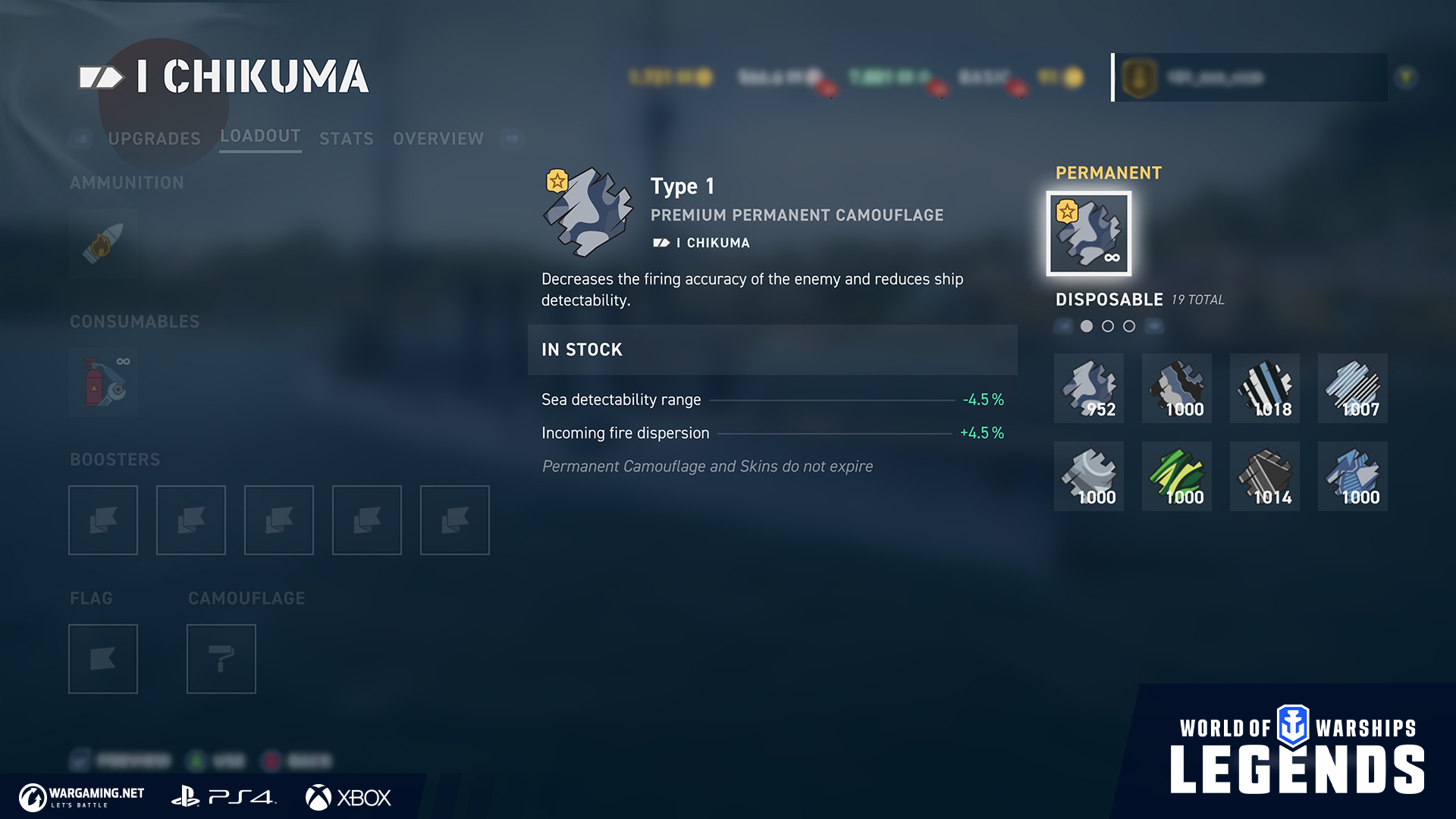Open the Flag slot

click(x=103, y=659)
